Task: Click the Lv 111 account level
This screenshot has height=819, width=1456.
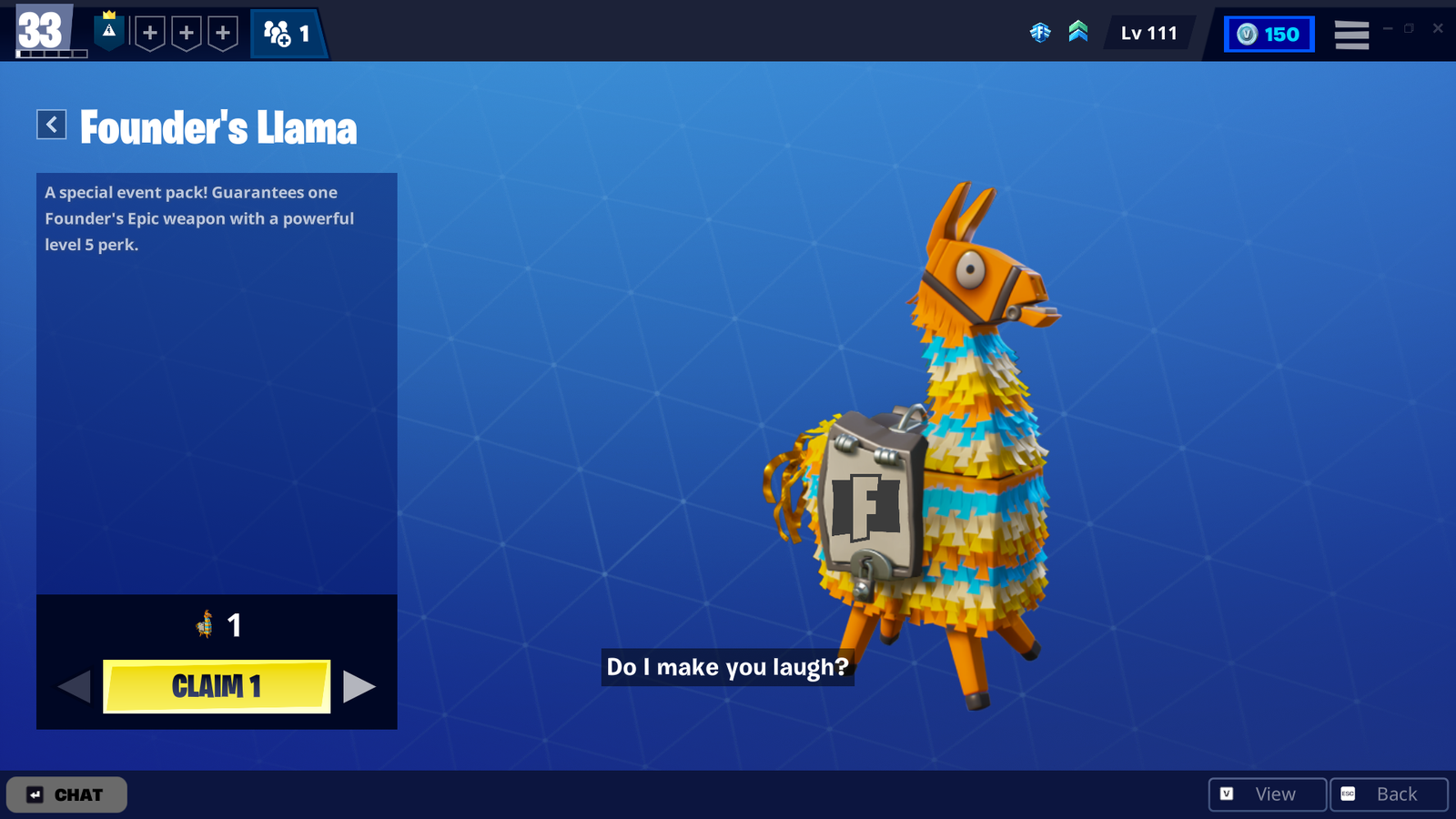Action: click(x=1148, y=34)
